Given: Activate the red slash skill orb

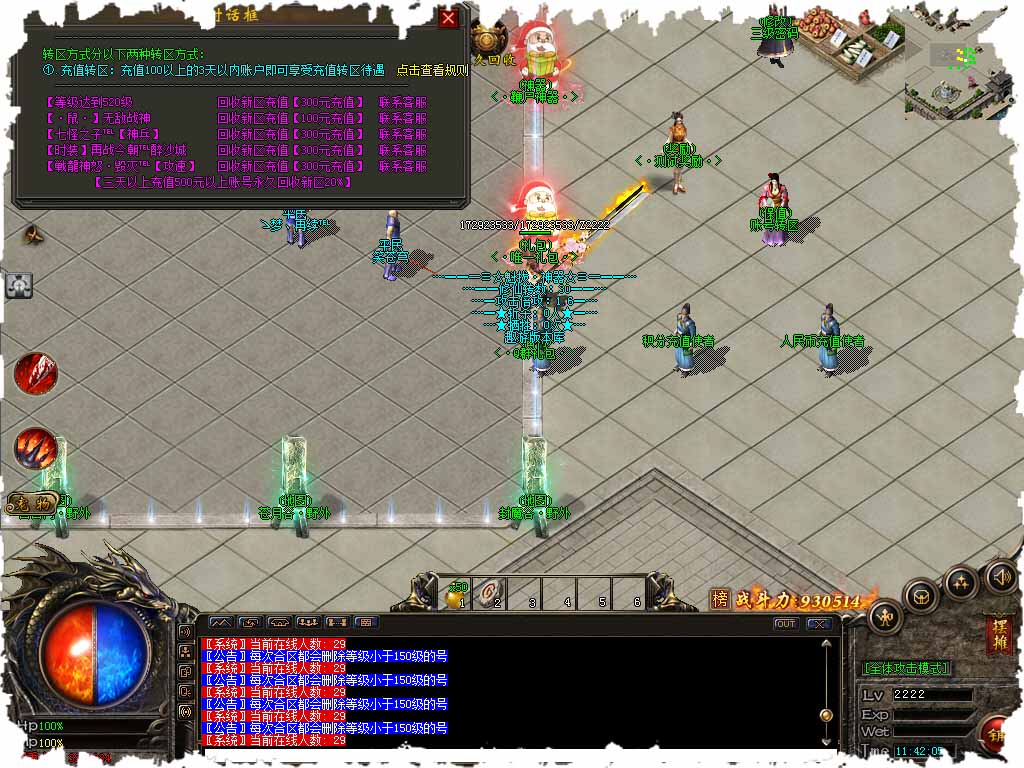Looking at the screenshot, I should 35,373.
